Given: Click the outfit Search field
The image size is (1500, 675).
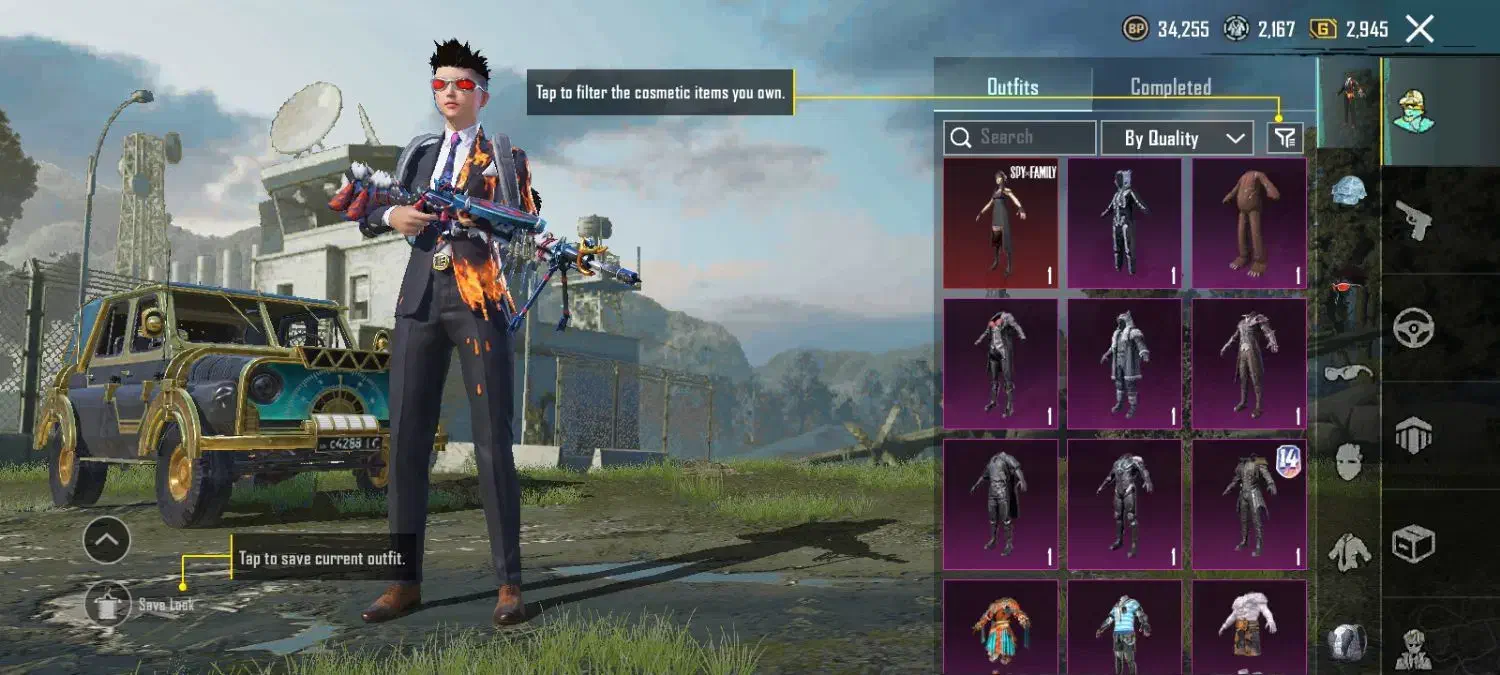Looking at the screenshot, I should (1020, 138).
